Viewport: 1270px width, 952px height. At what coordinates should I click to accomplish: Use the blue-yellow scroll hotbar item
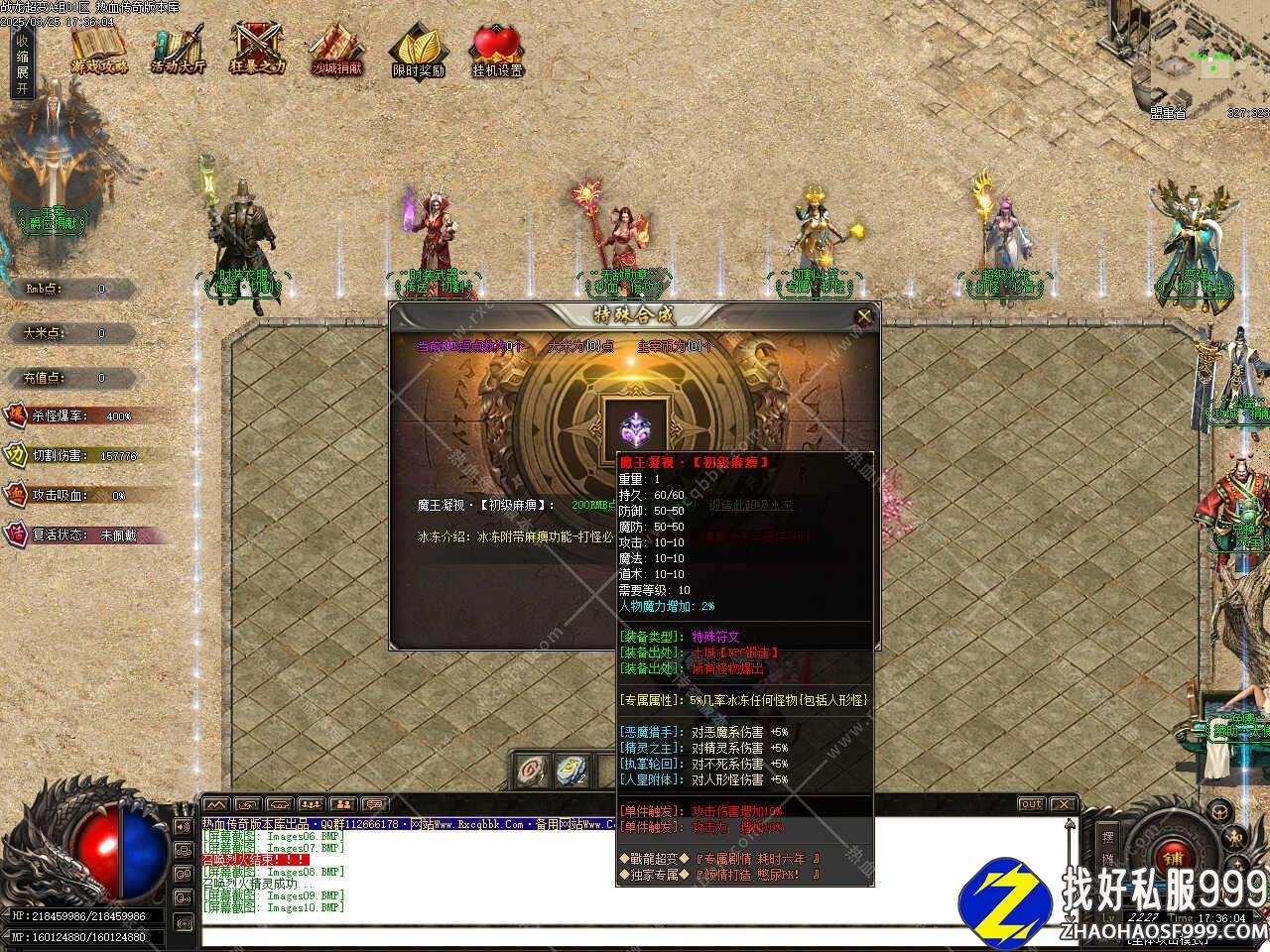click(572, 770)
